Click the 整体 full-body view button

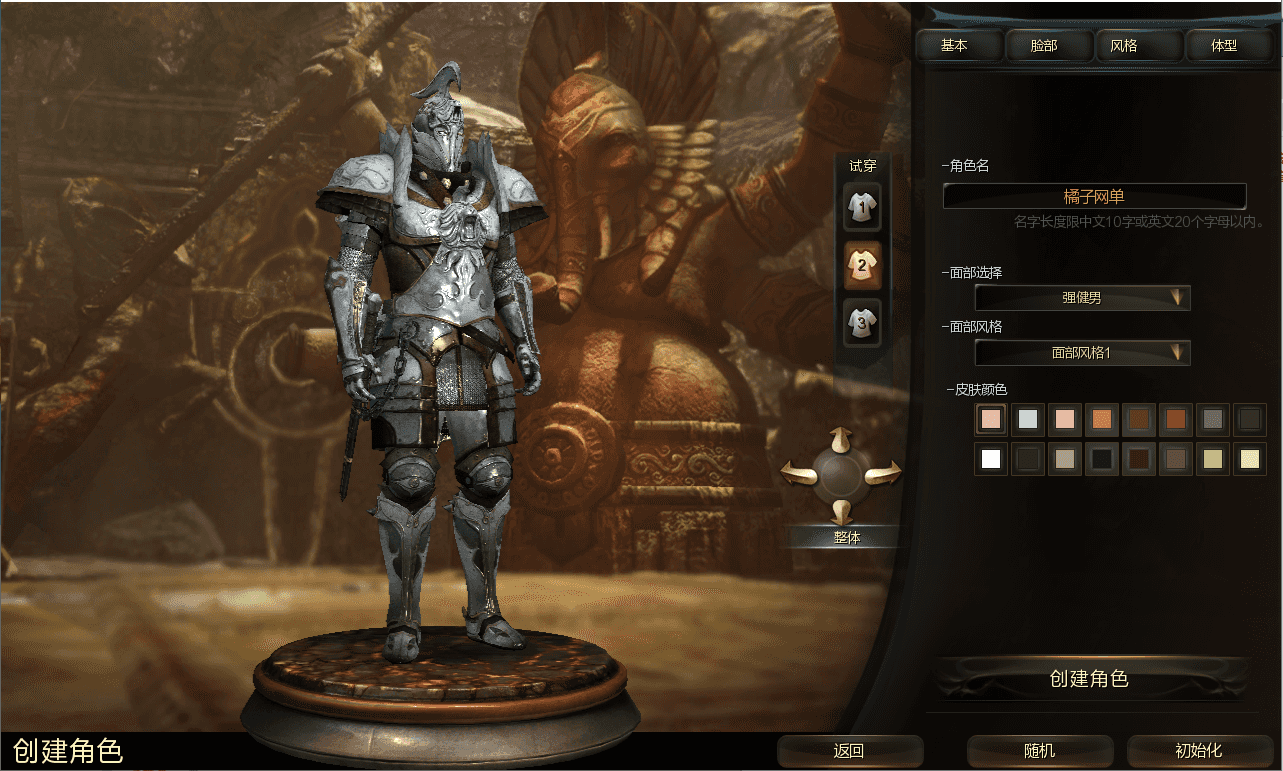click(x=846, y=537)
